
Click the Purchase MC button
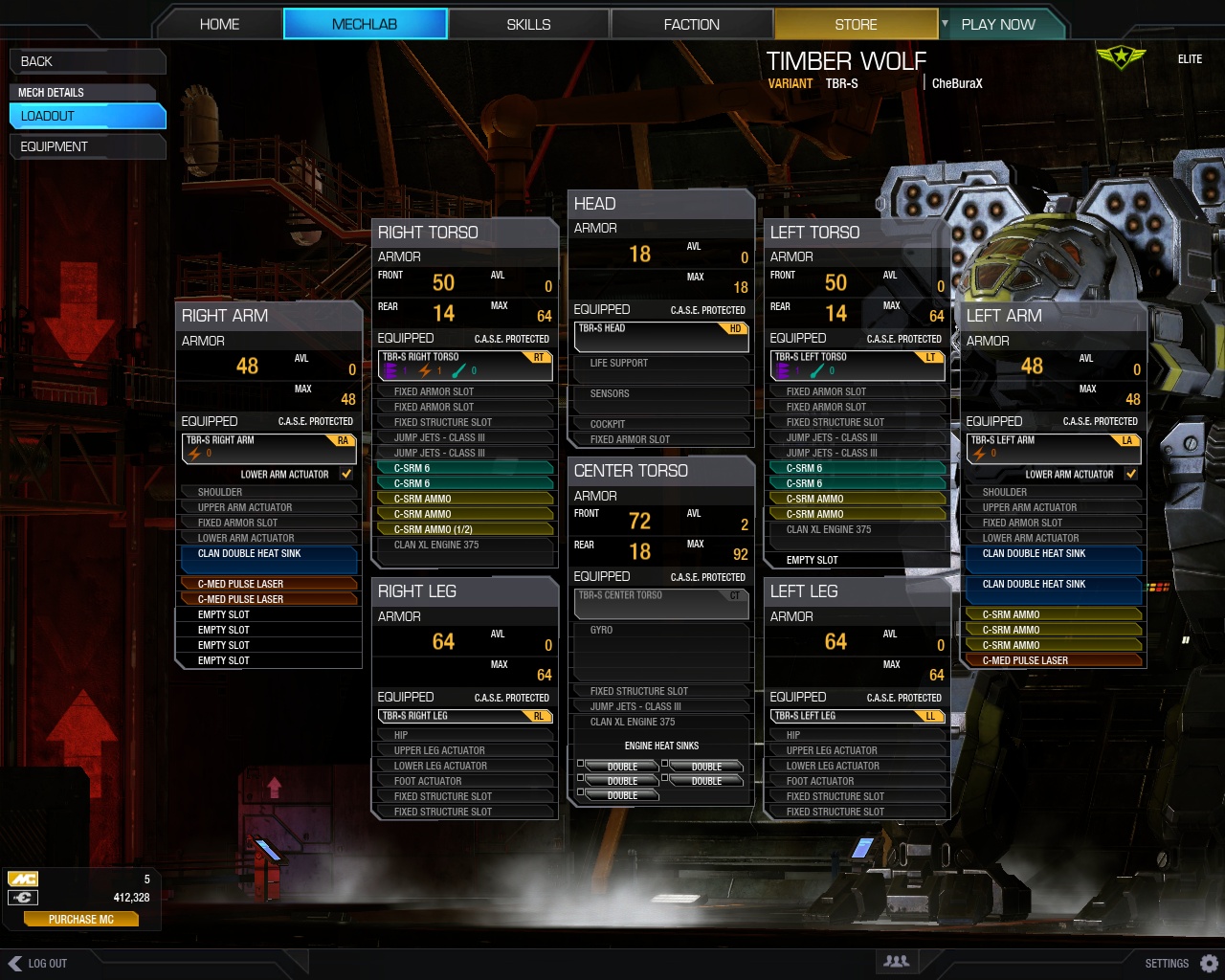[x=81, y=920]
